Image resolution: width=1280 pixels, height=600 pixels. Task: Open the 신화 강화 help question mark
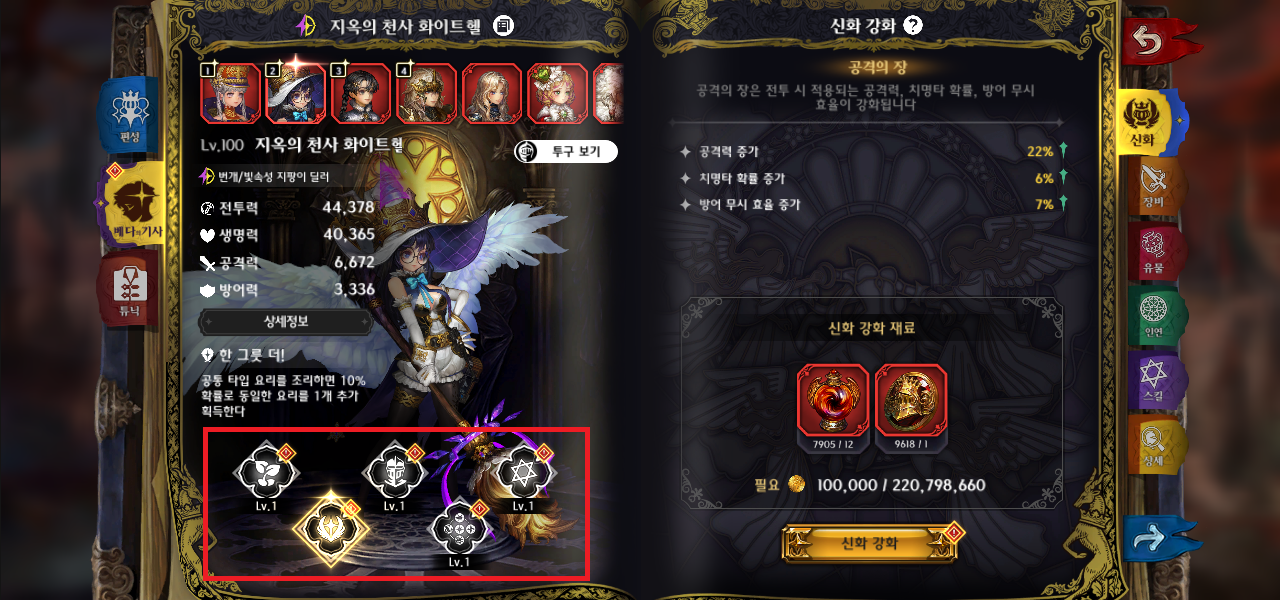[912, 26]
